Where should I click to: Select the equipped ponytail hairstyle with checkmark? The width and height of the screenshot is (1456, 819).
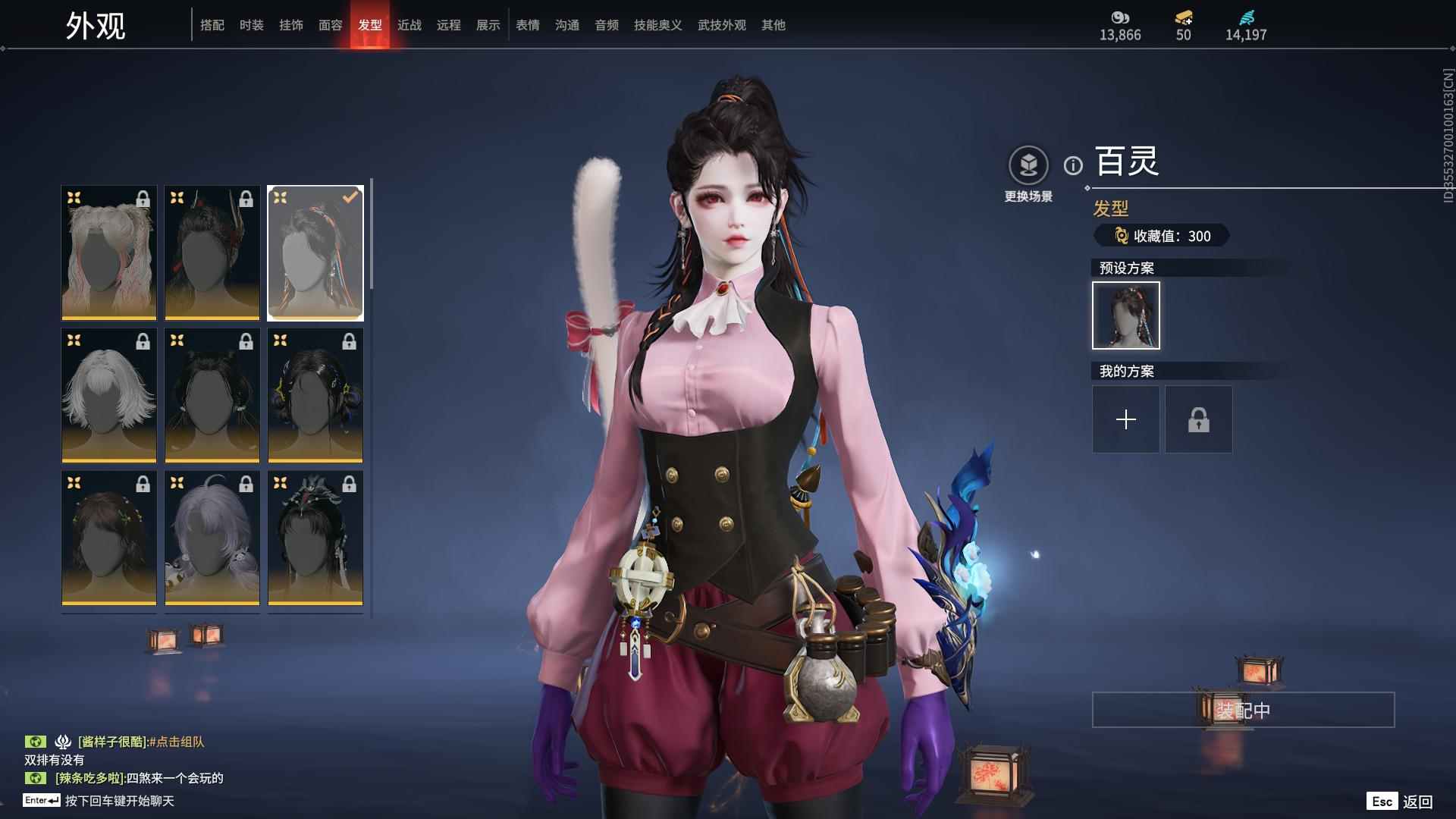click(315, 253)
